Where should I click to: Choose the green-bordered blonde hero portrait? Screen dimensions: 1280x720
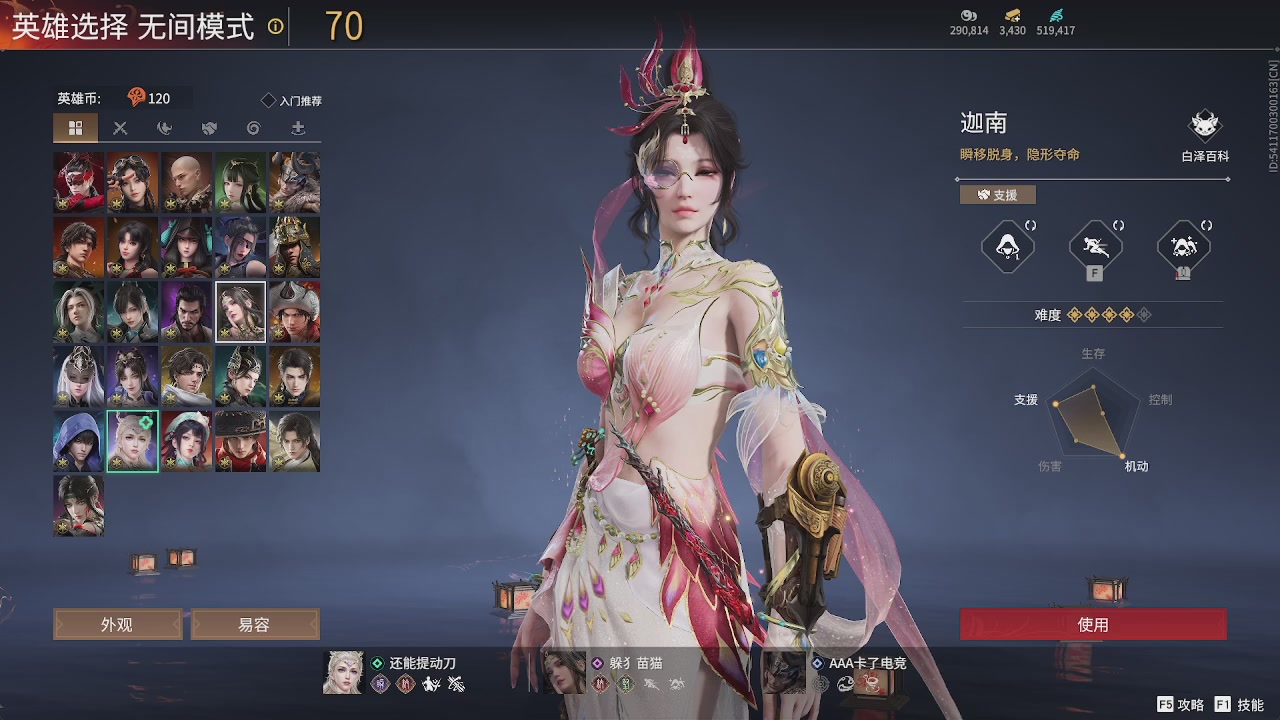(x=133, y=441)
